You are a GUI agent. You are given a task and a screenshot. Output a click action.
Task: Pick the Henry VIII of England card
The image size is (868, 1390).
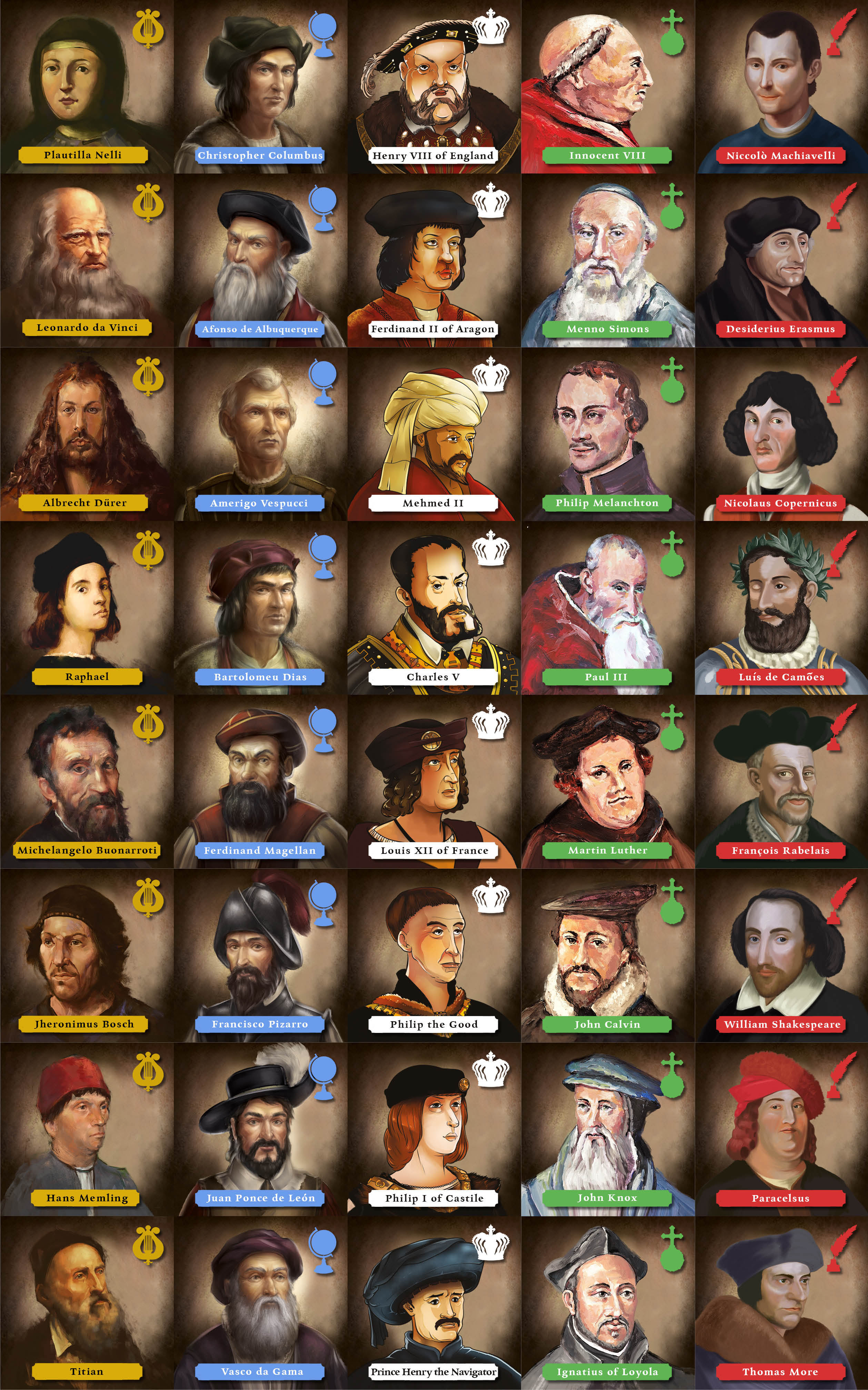(x=434, y=86)
